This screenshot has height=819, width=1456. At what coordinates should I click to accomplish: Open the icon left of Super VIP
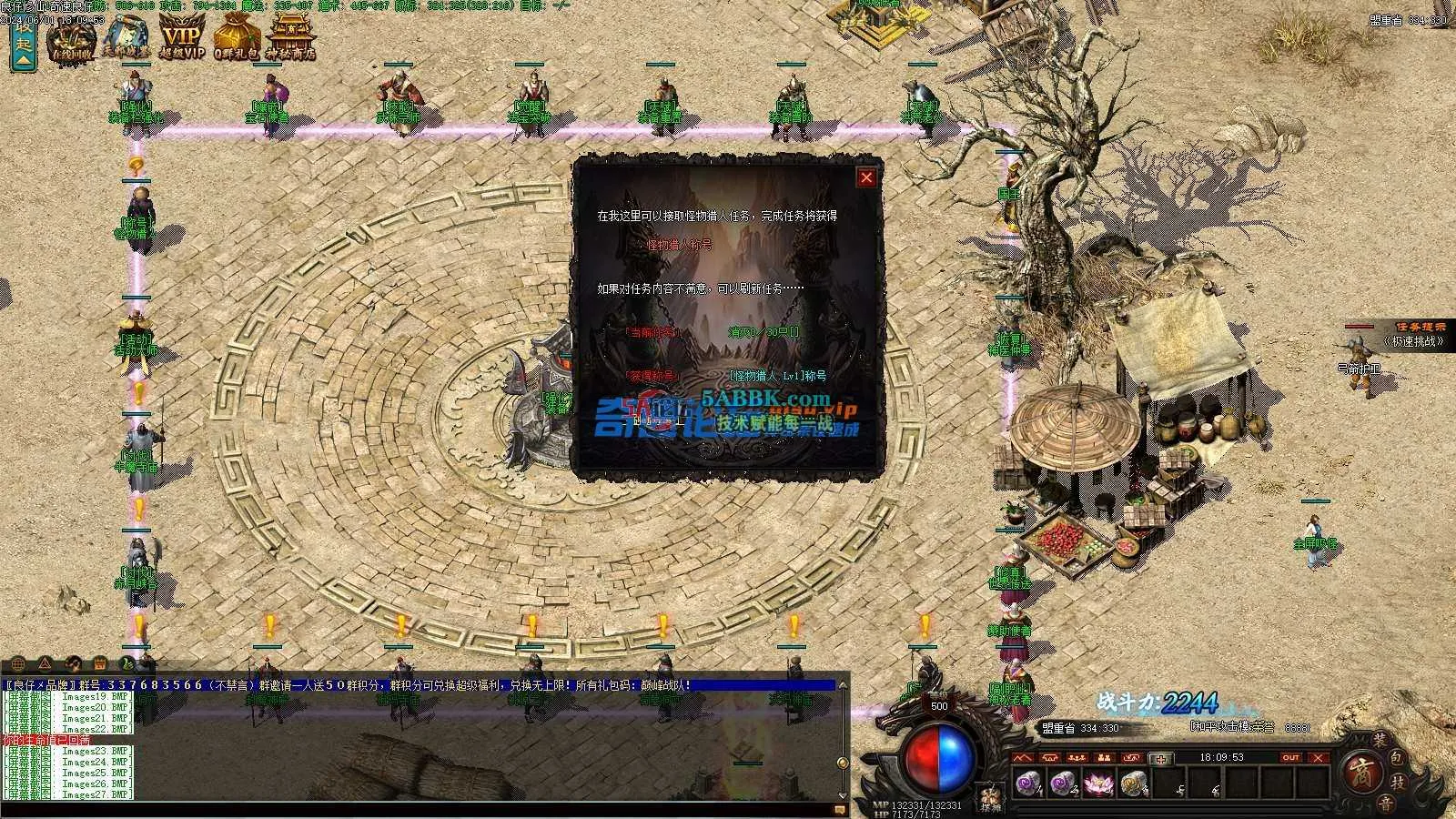coord(126,38)
